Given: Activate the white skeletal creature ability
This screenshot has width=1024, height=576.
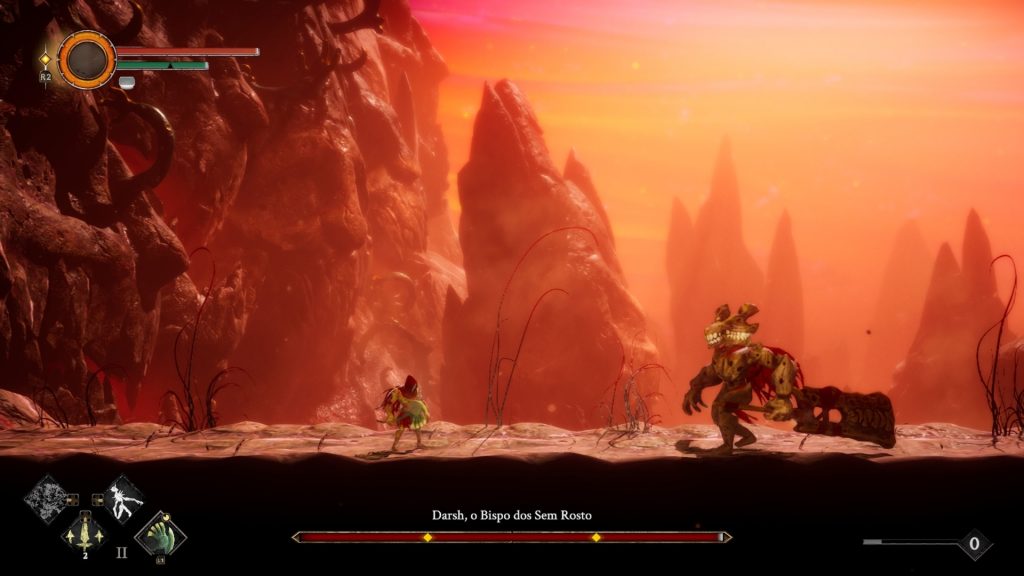Looking at the screenshot, I should pyautogui.click(x=124, y=498).
